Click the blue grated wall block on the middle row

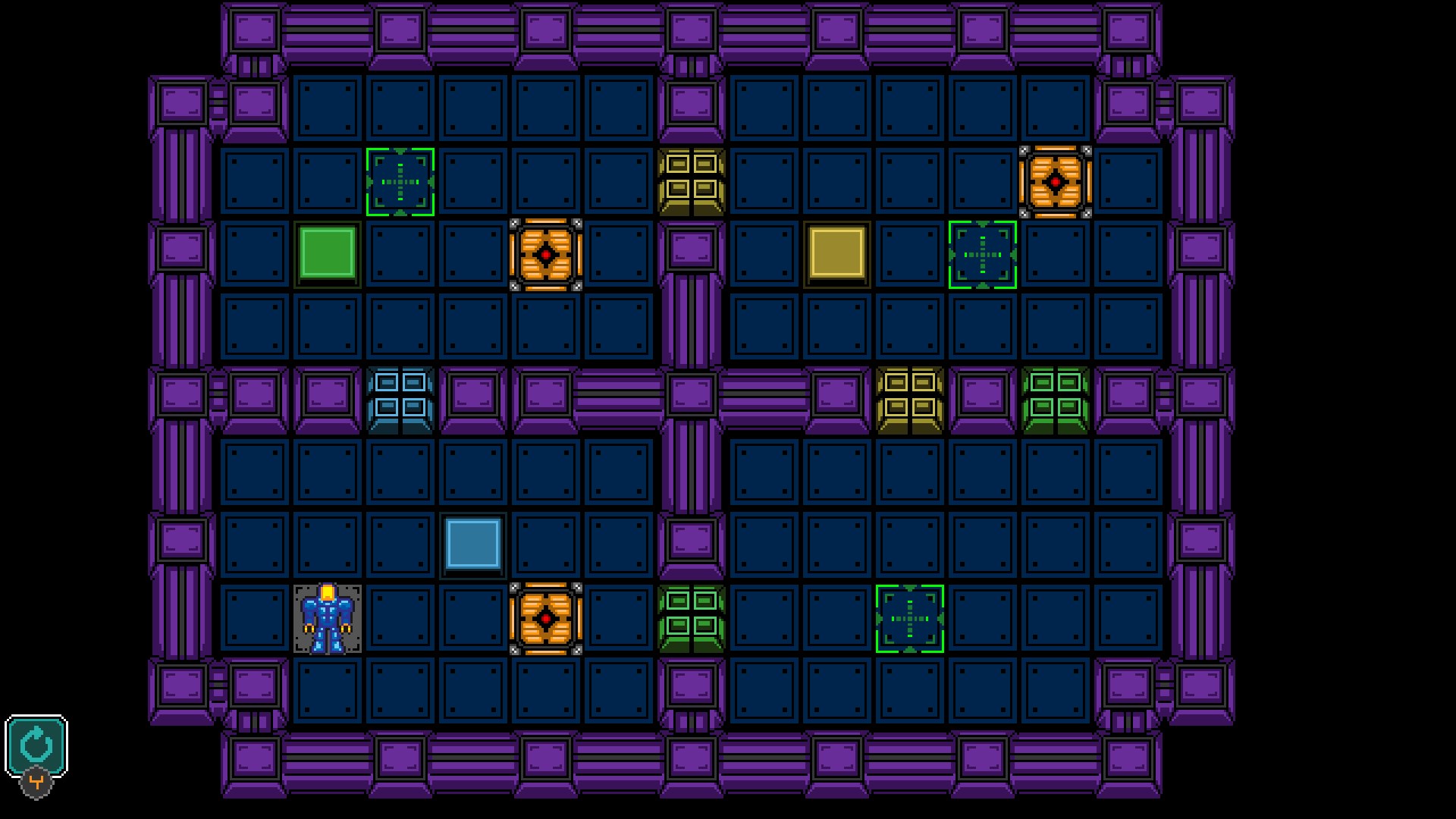[x=400, y=399]
